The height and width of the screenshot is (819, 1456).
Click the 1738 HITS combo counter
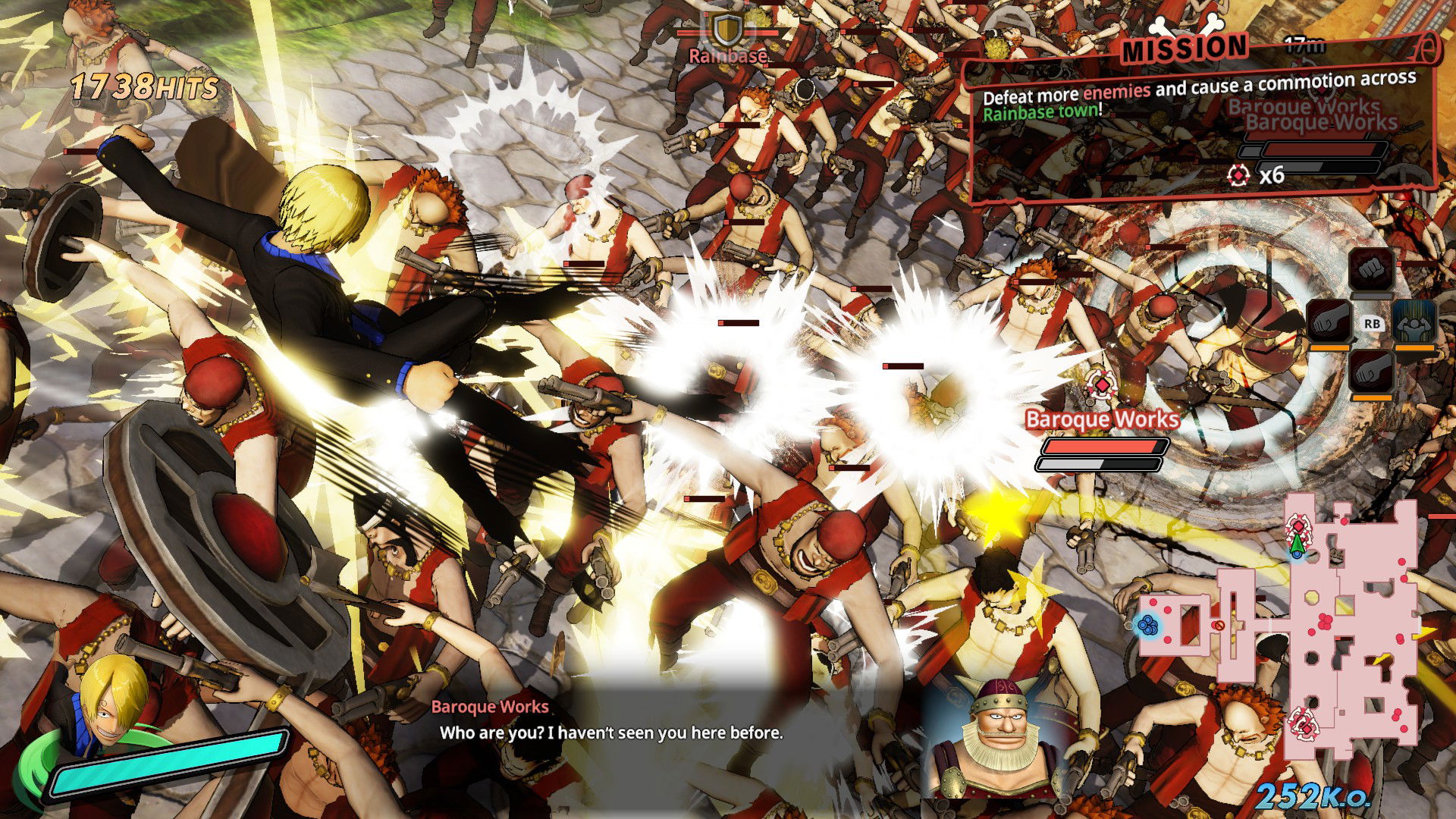144,85
